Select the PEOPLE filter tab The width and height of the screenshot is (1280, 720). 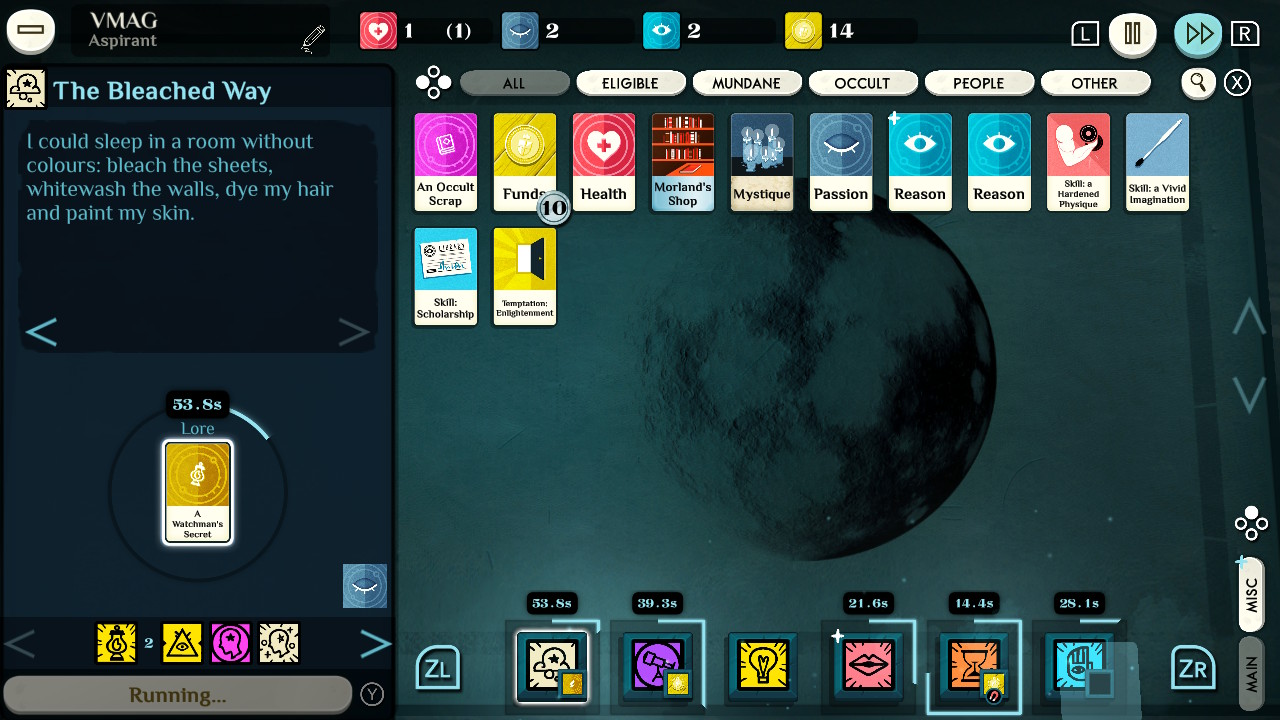pyautogui.click(x=979, y=83)
